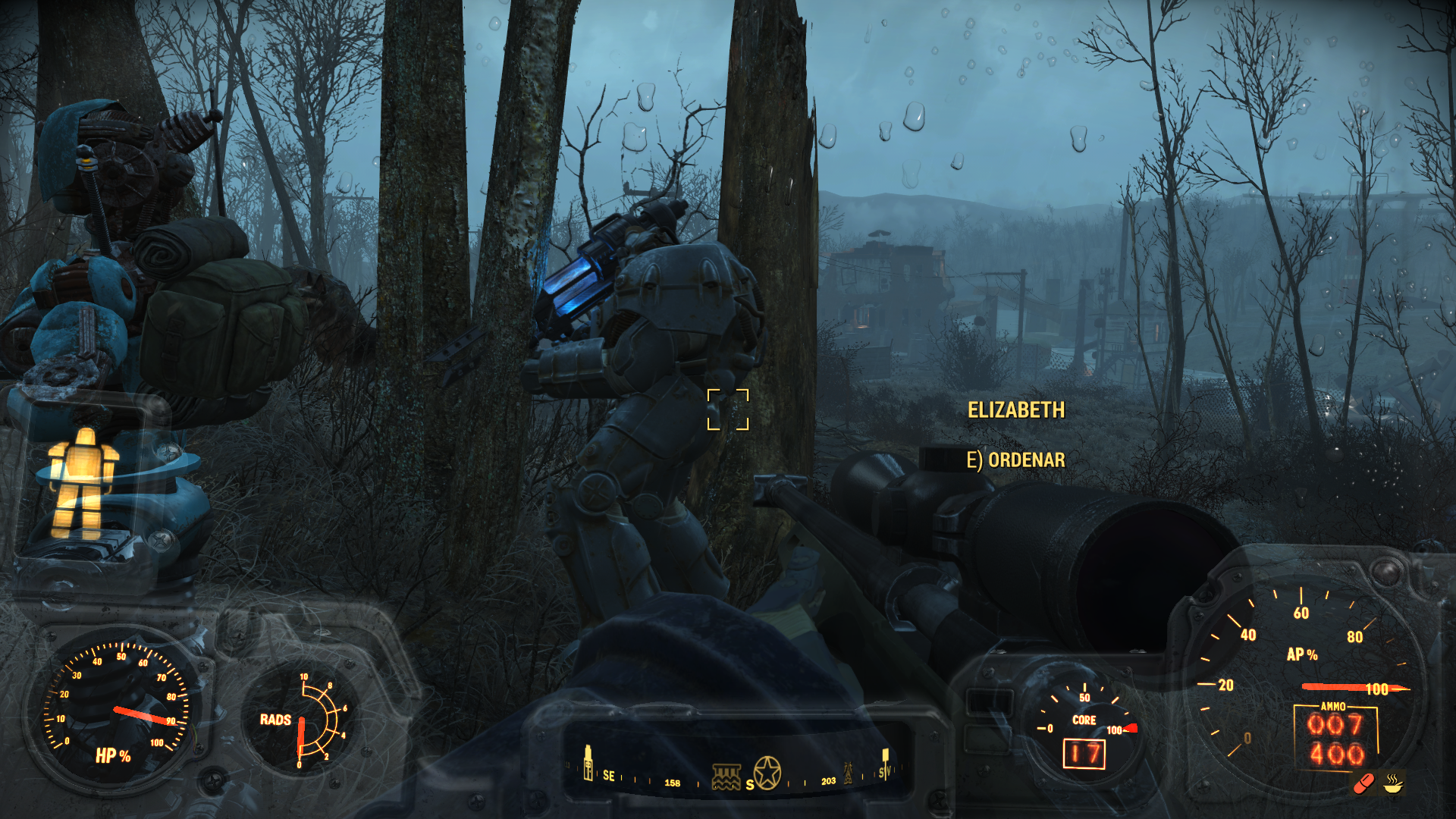Click the red pill status icon
Screen dimensions: 1456x819
click(x=1364, y=783)
